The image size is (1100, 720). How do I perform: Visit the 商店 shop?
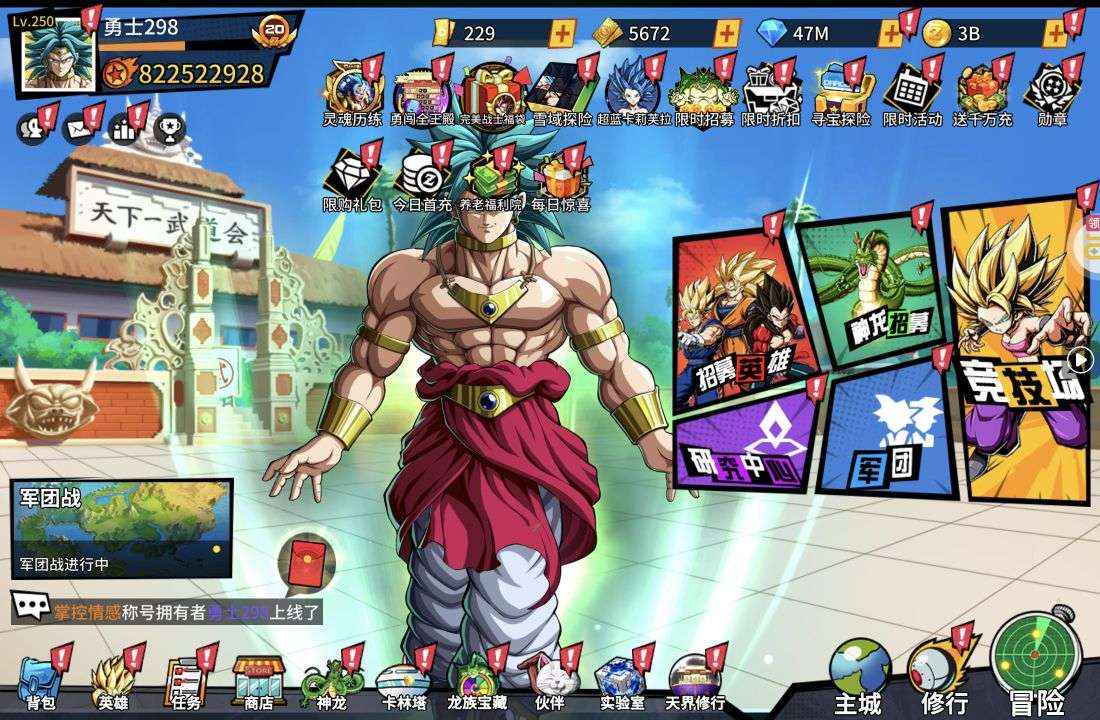[259, 682]
